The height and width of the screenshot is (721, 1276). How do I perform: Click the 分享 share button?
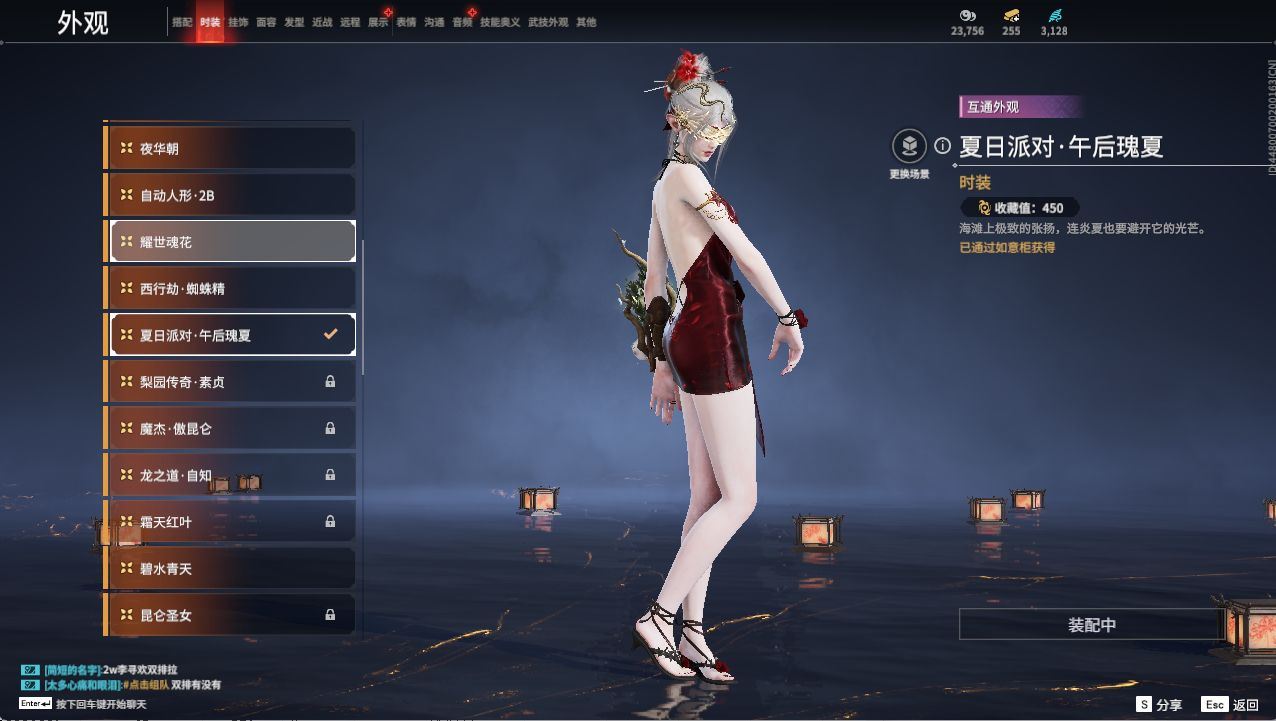pyautogui.click(x=1159, y=705)
